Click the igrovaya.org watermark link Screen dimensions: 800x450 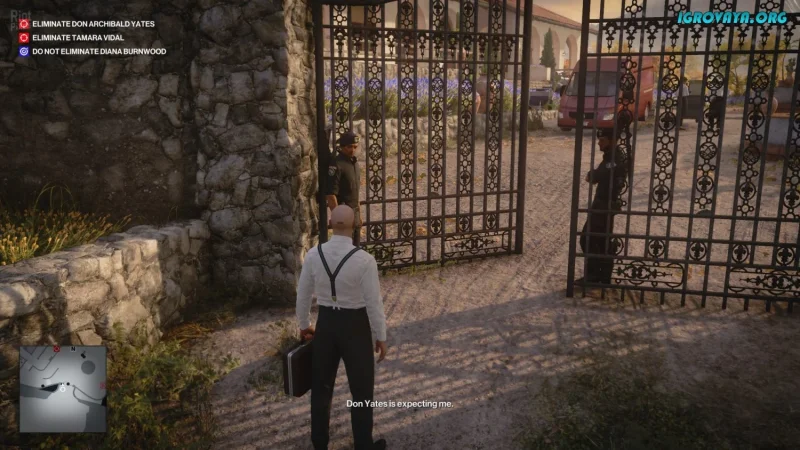pos(731,17)
